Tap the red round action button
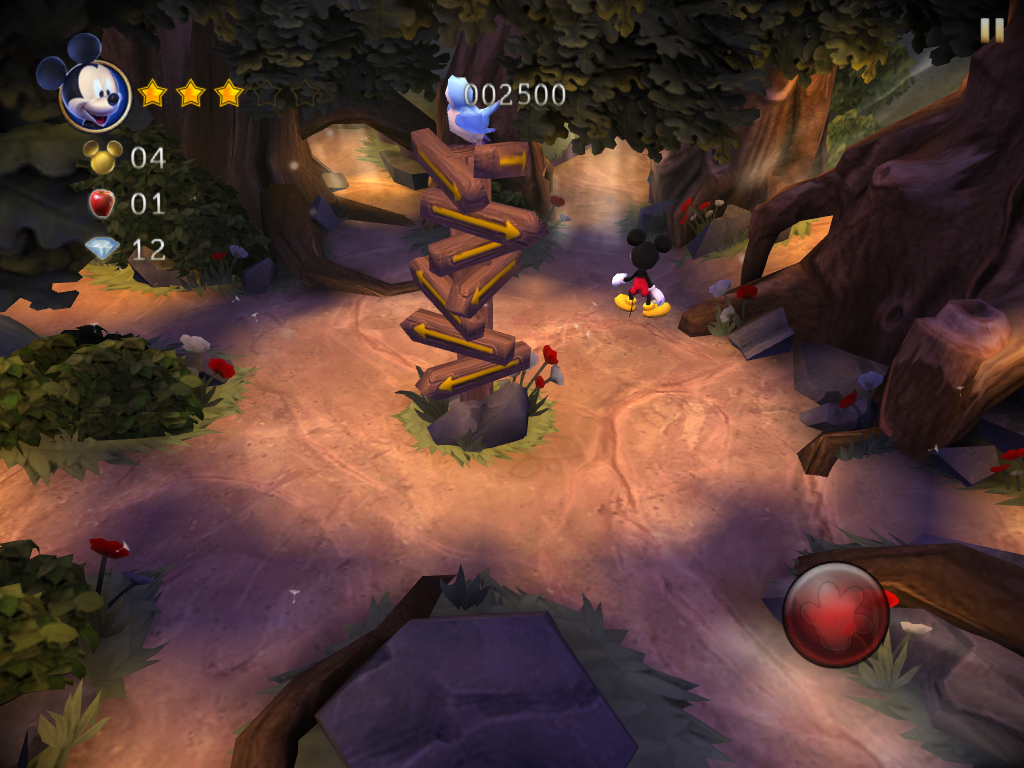The image size is (1024, 768). [x=836, y=614]
